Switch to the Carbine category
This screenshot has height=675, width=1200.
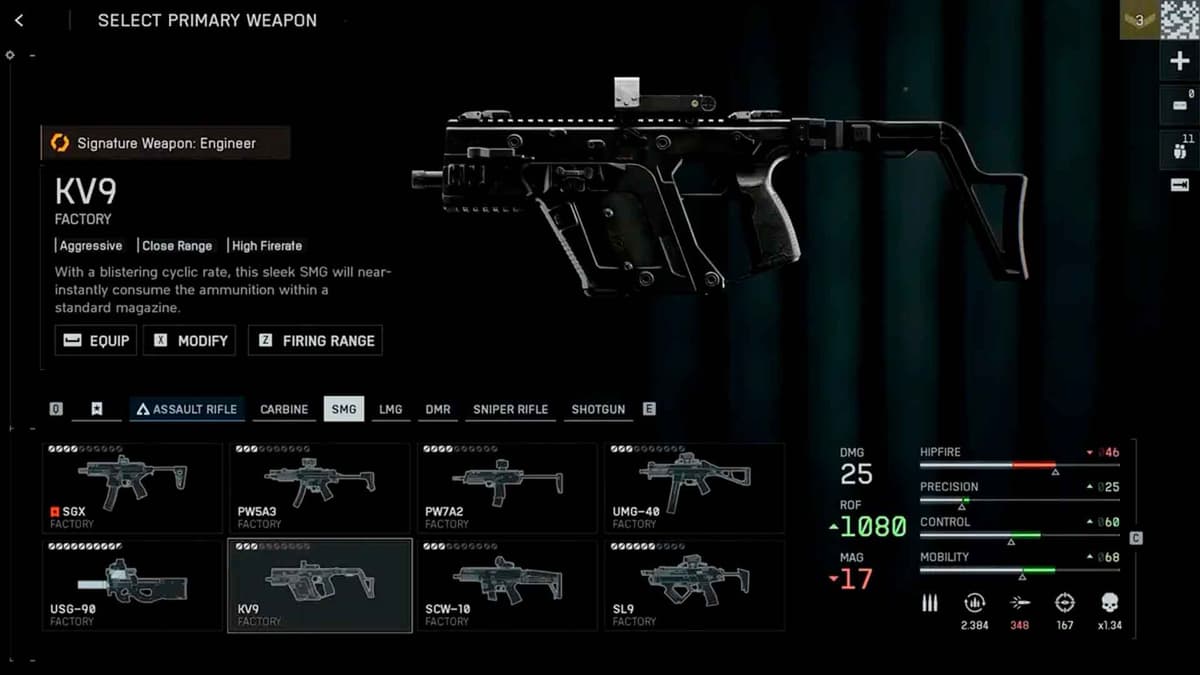[284, 409]
